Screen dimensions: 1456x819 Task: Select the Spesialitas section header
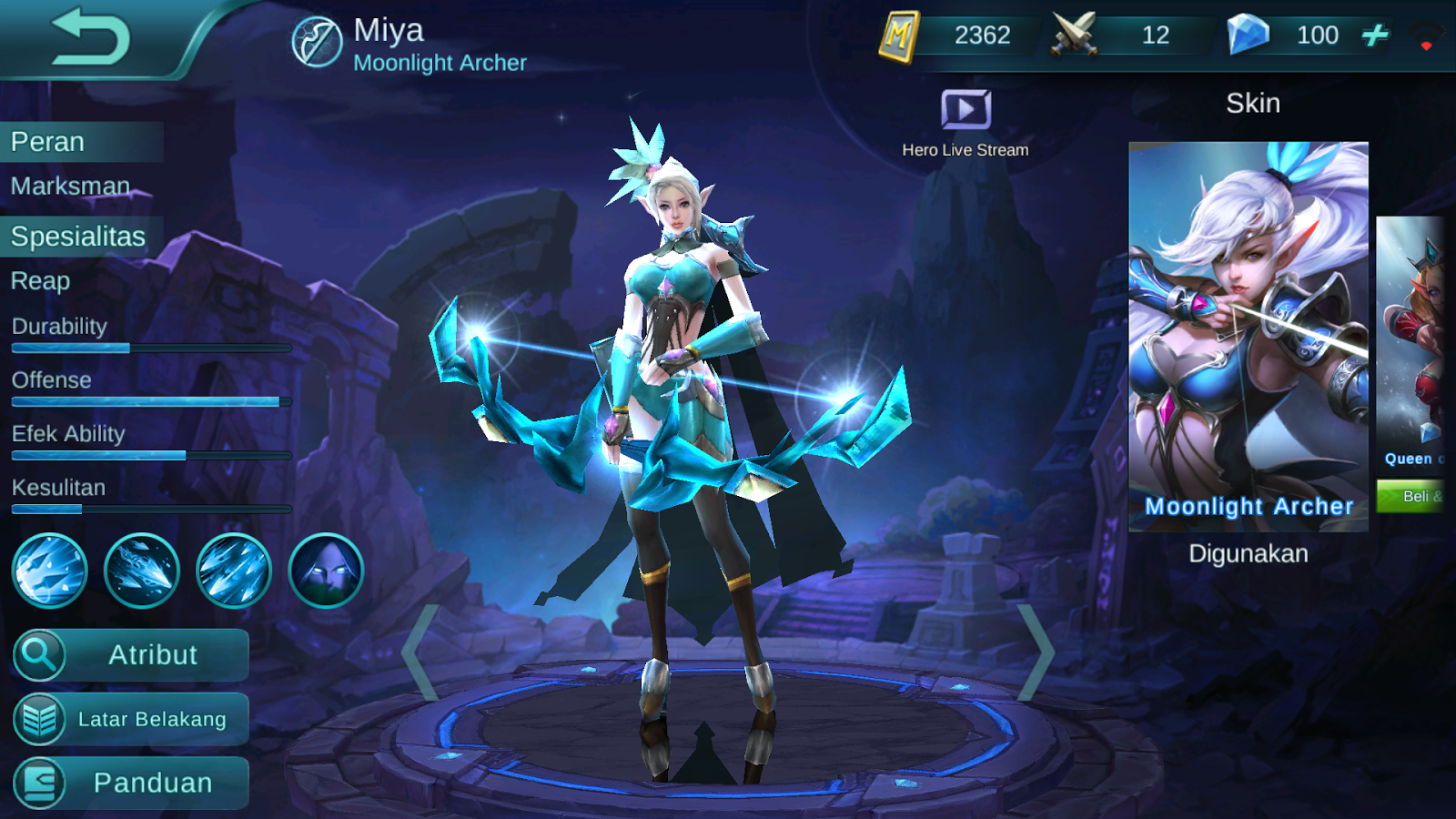76,236
